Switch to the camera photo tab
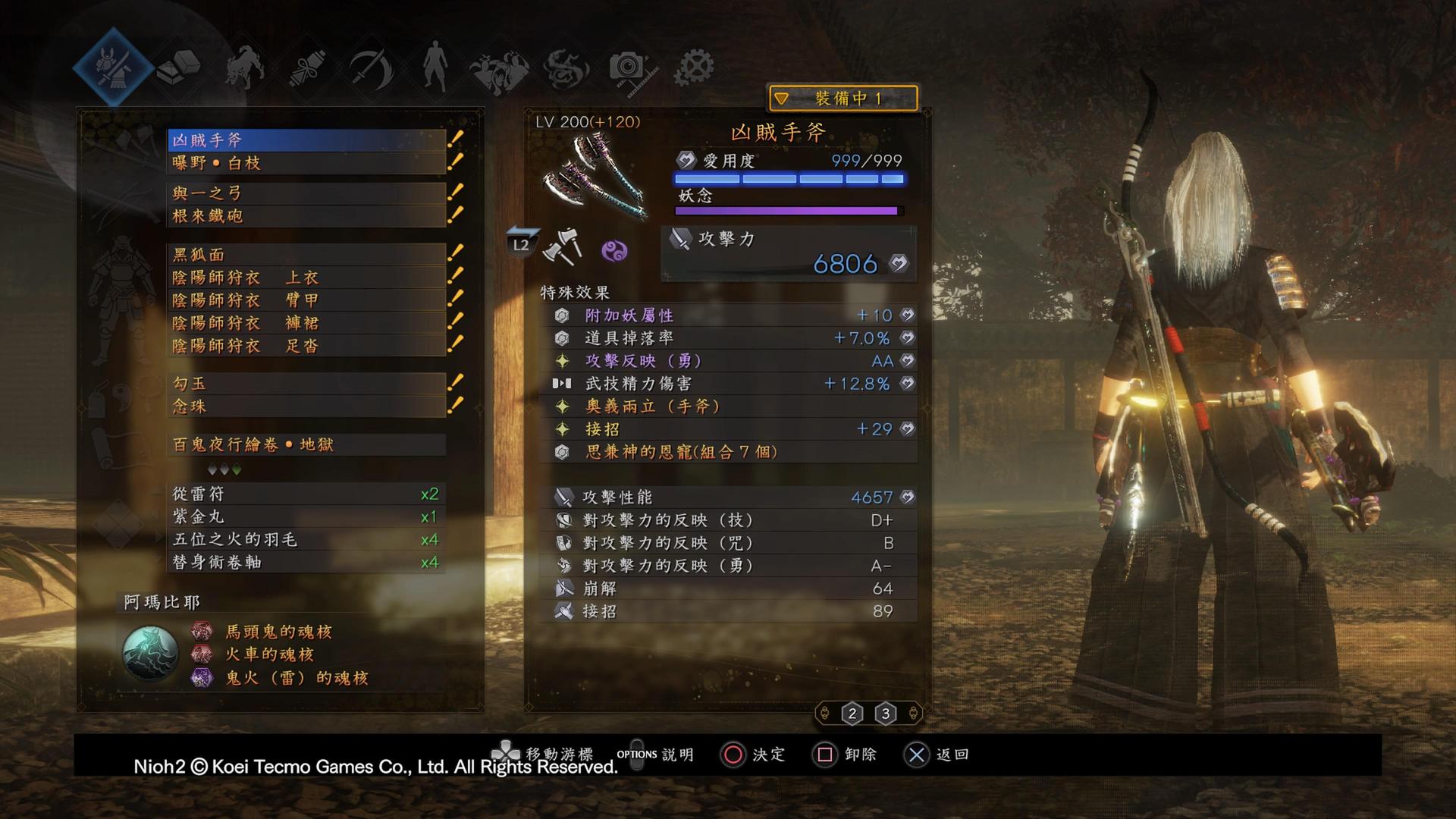1456x819 pixels. pyautogui.click(x=628, y=68)
